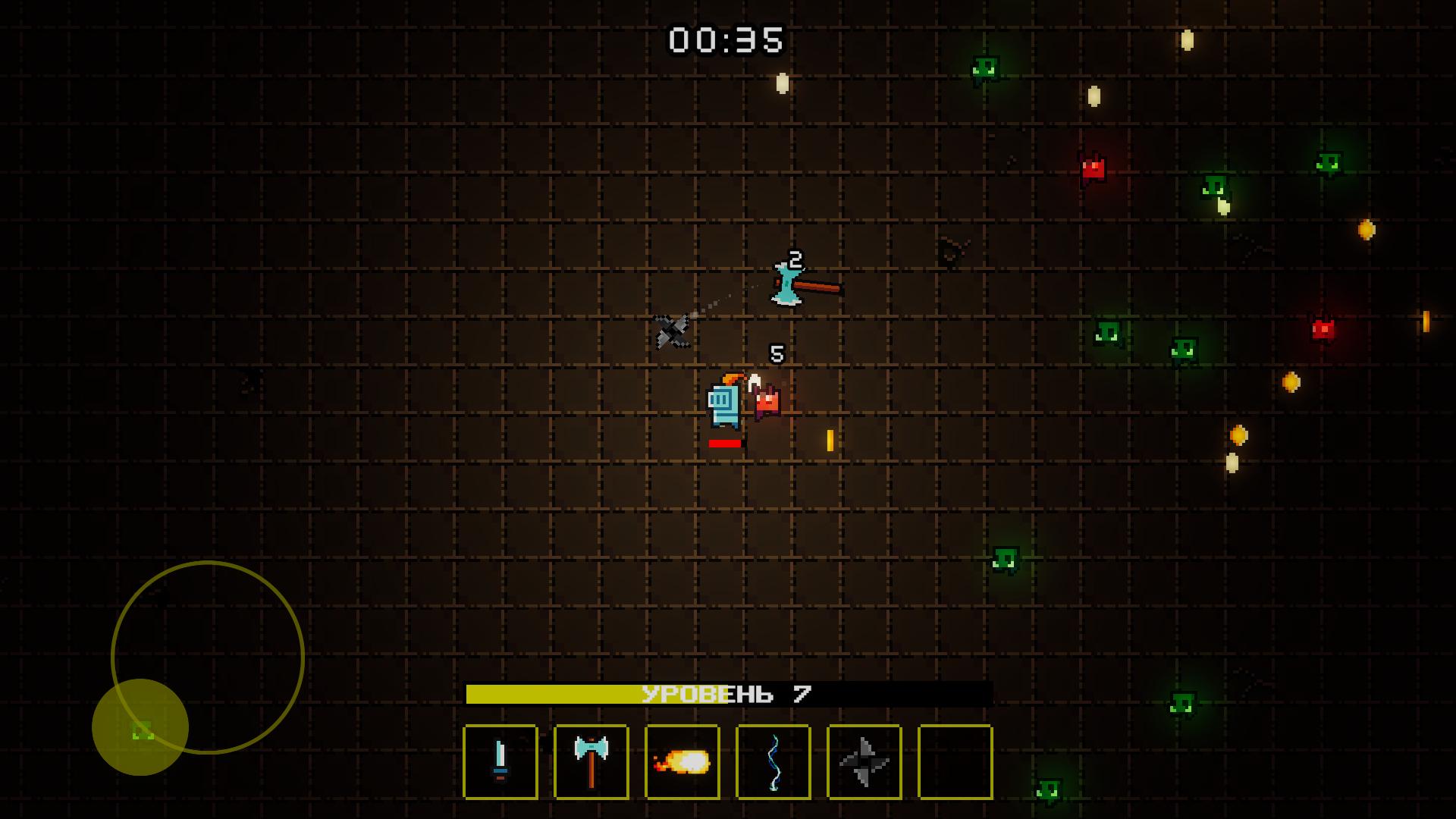1456x819 pixels.
Task: Select the sword weapon slot
Action: point(500,761)
